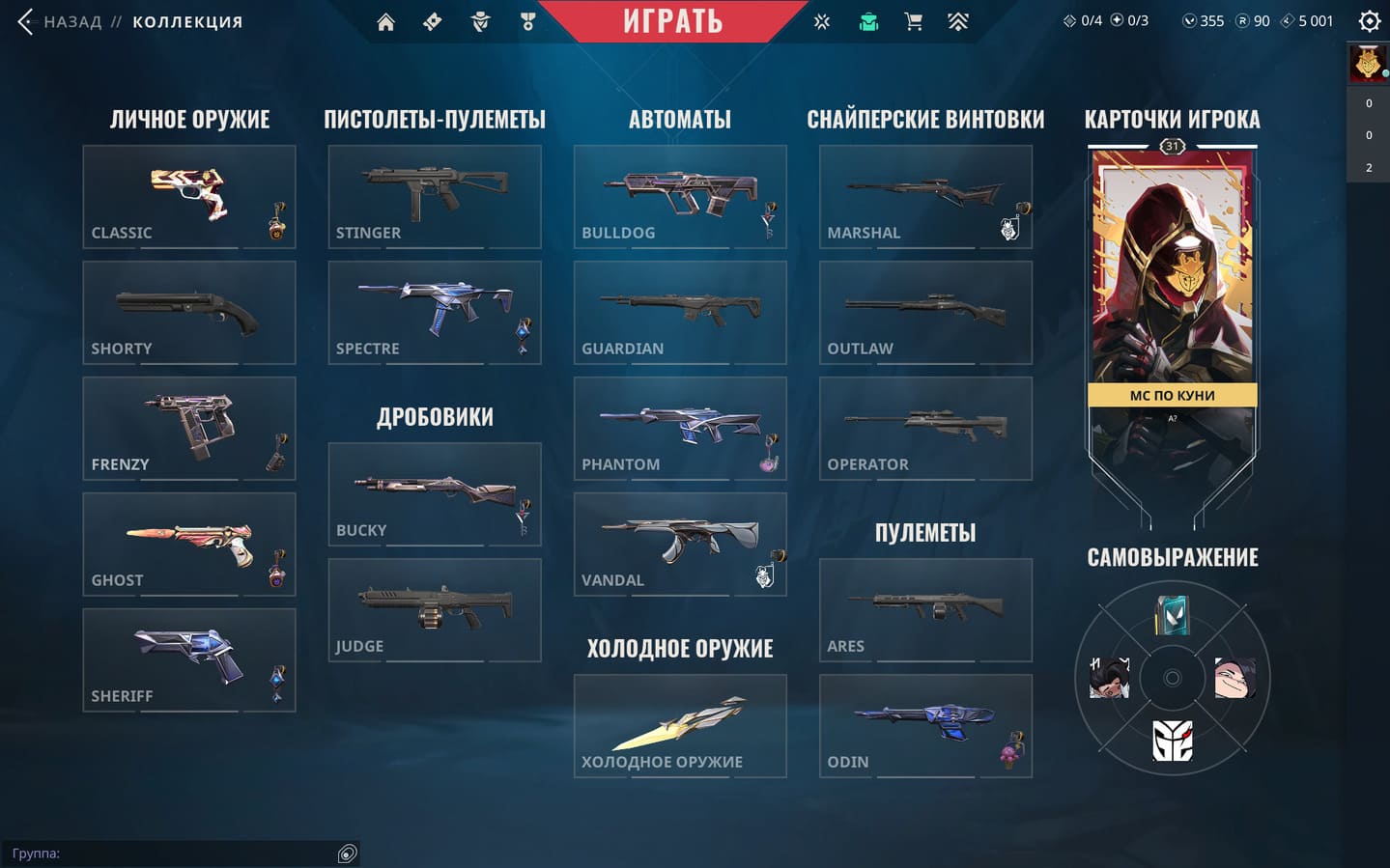The height and width of the screenshot is (868, 1390).
Task: Select the Vandal rifle slot
Action: coord(679,545)
